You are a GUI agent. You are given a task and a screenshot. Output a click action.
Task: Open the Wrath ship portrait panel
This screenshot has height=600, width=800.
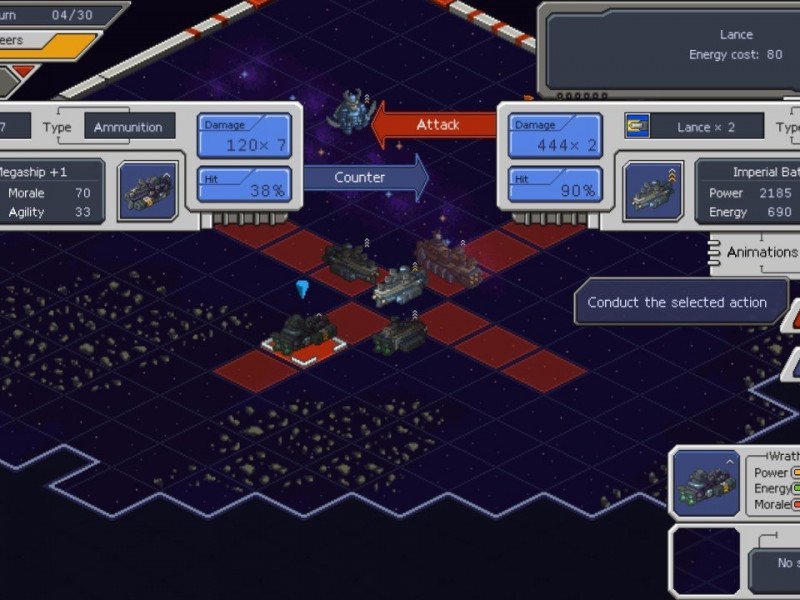pos(706,481)
